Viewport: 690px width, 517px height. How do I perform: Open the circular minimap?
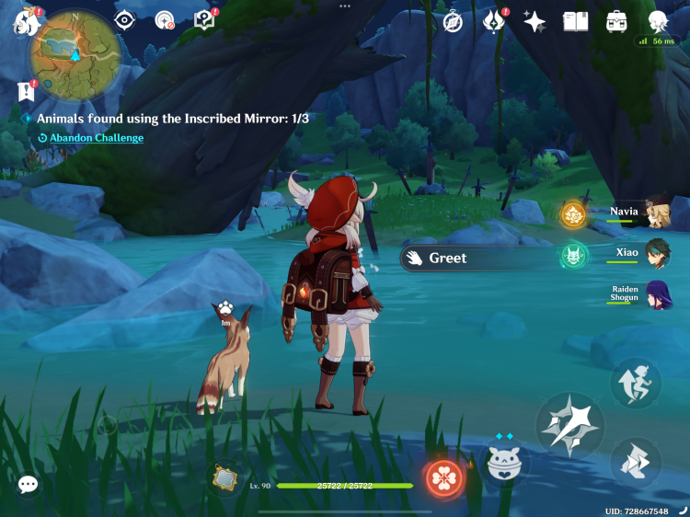point(76,54)
